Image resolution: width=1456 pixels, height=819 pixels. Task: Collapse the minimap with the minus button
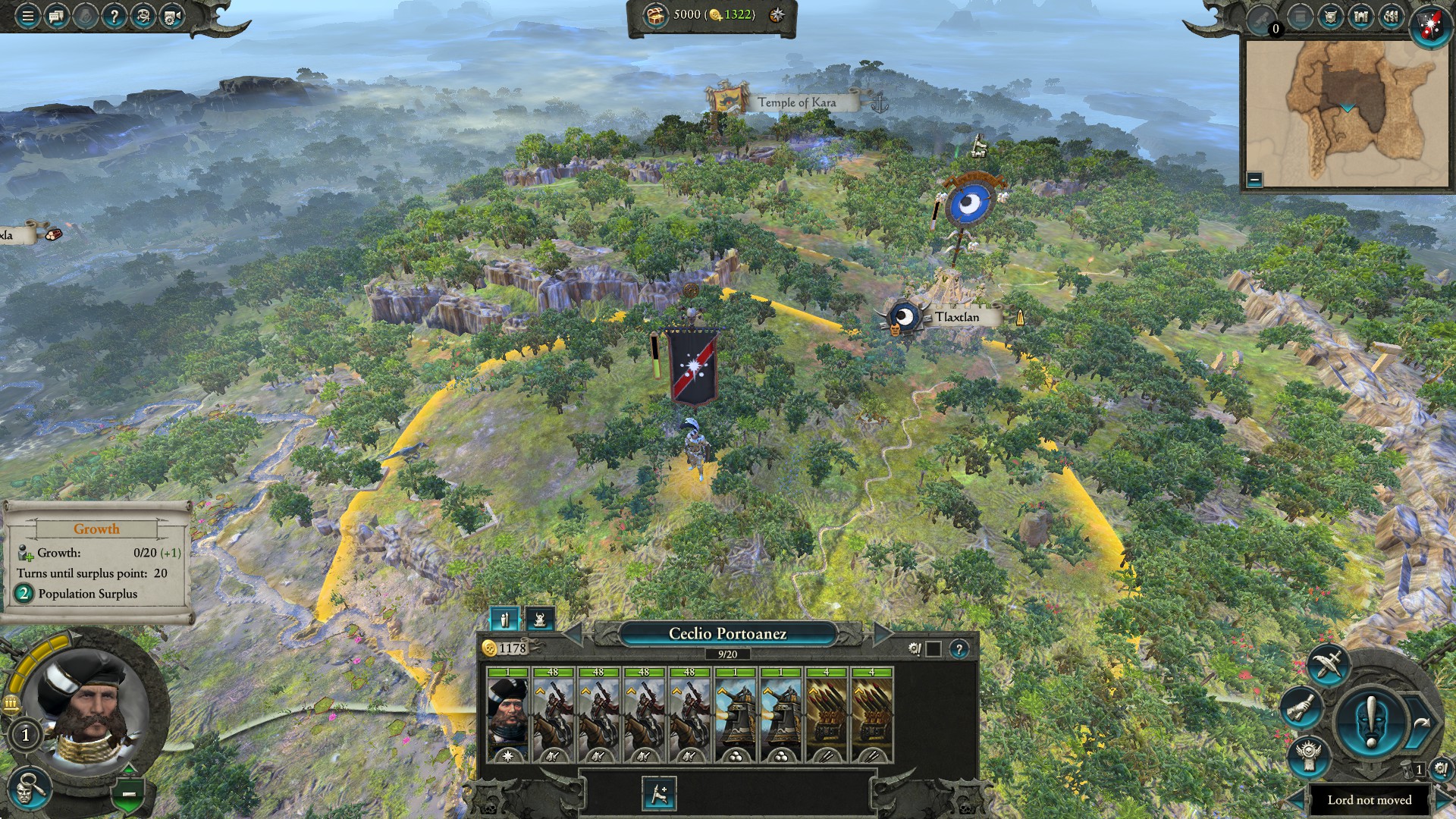1254,180
